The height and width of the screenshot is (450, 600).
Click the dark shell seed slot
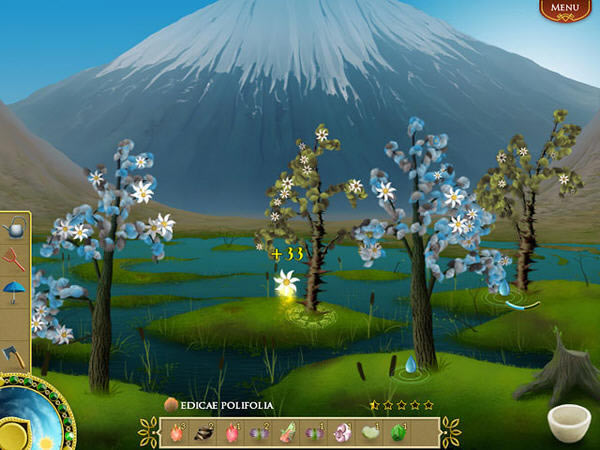[x=204, y=432]
